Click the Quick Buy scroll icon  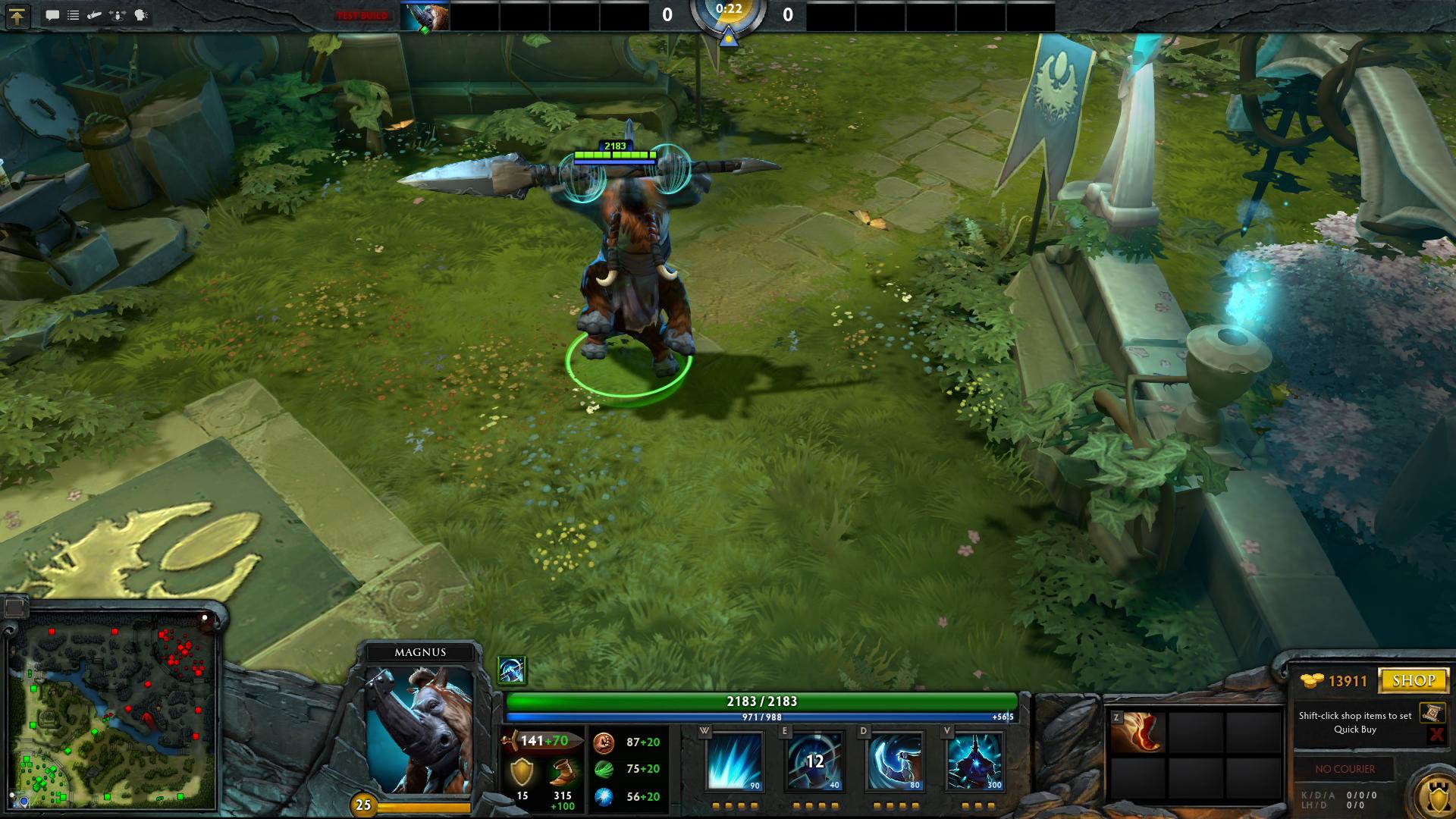[1432, 713]
